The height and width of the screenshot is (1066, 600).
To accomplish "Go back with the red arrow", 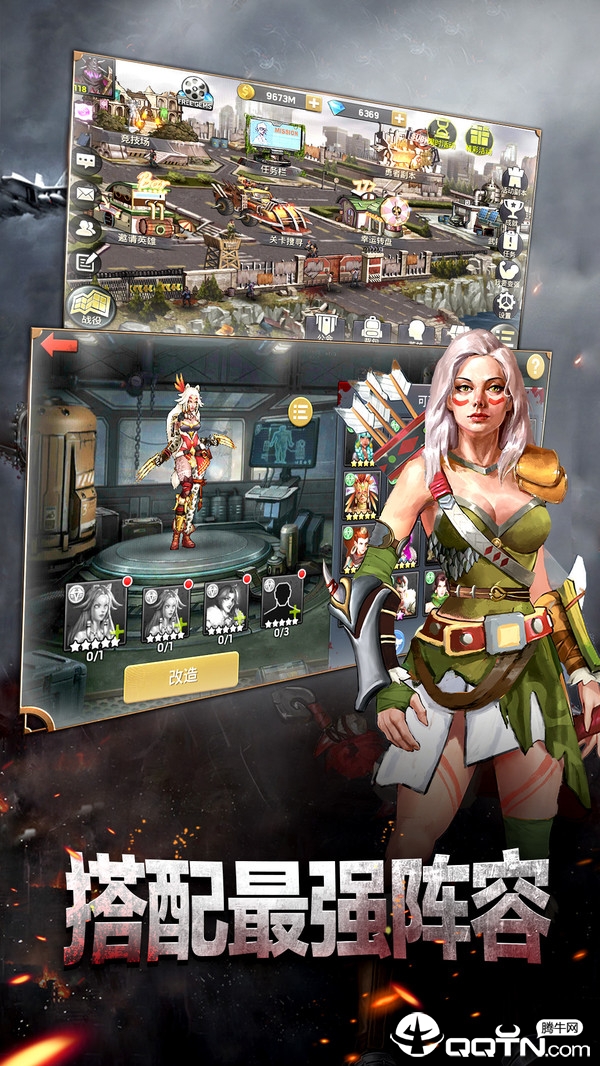I will (60, 346).
